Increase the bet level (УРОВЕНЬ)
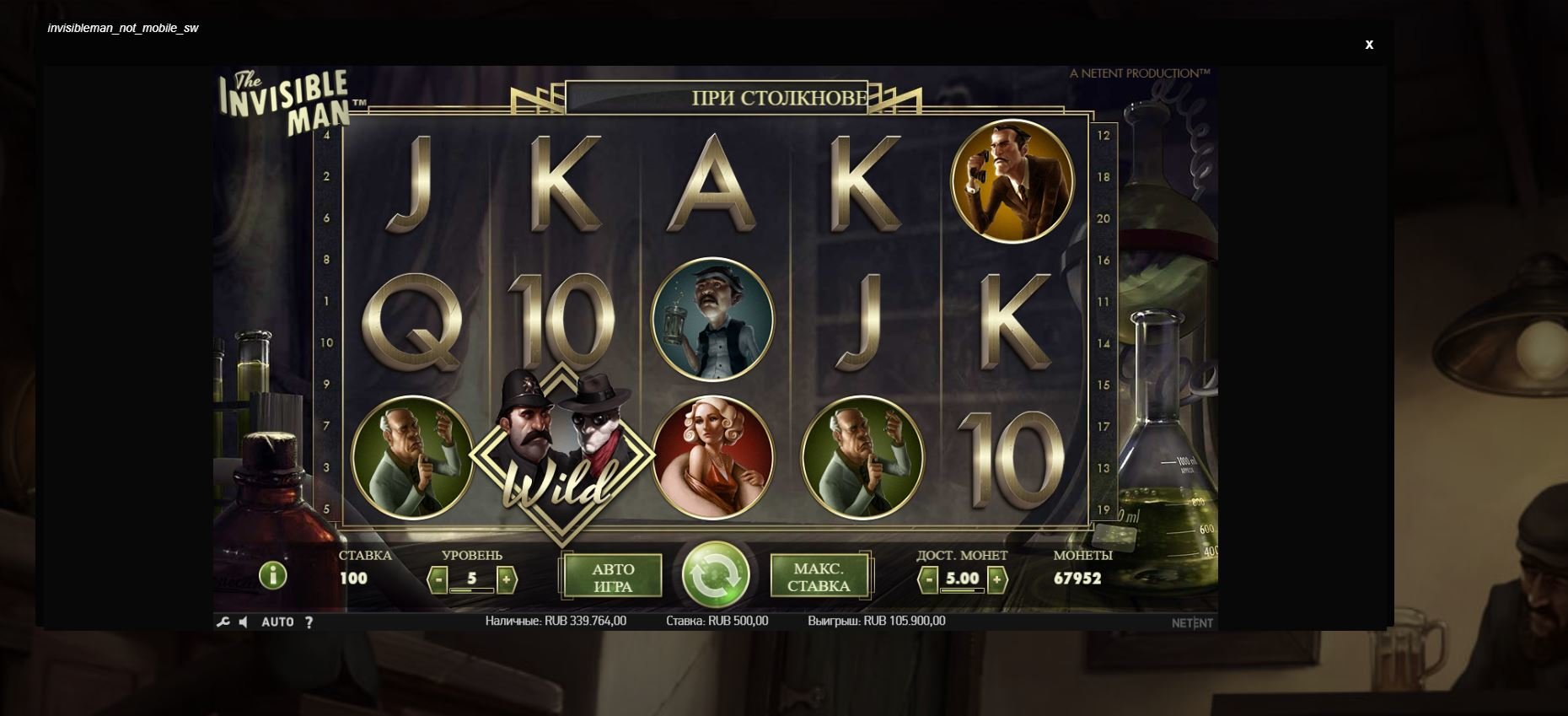Viewport: 1568px width, 716px height. click(506, 579)
